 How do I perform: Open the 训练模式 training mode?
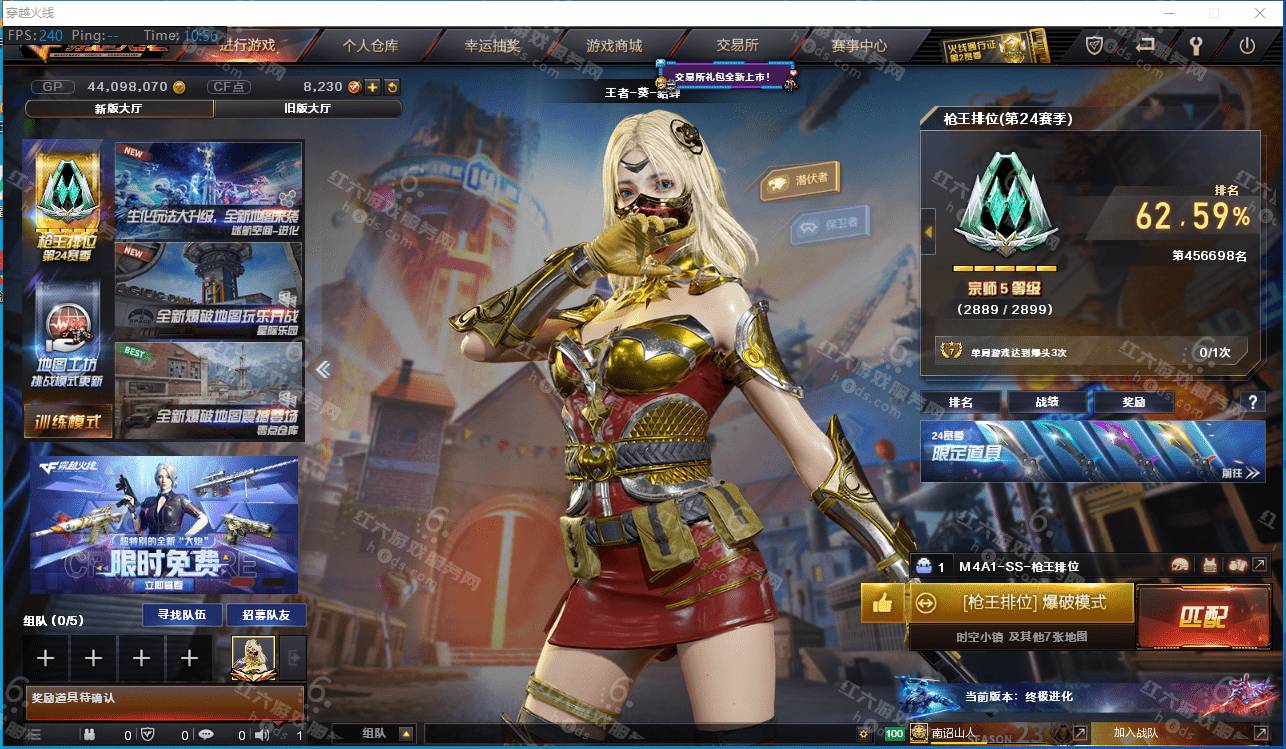click(67, 422)
